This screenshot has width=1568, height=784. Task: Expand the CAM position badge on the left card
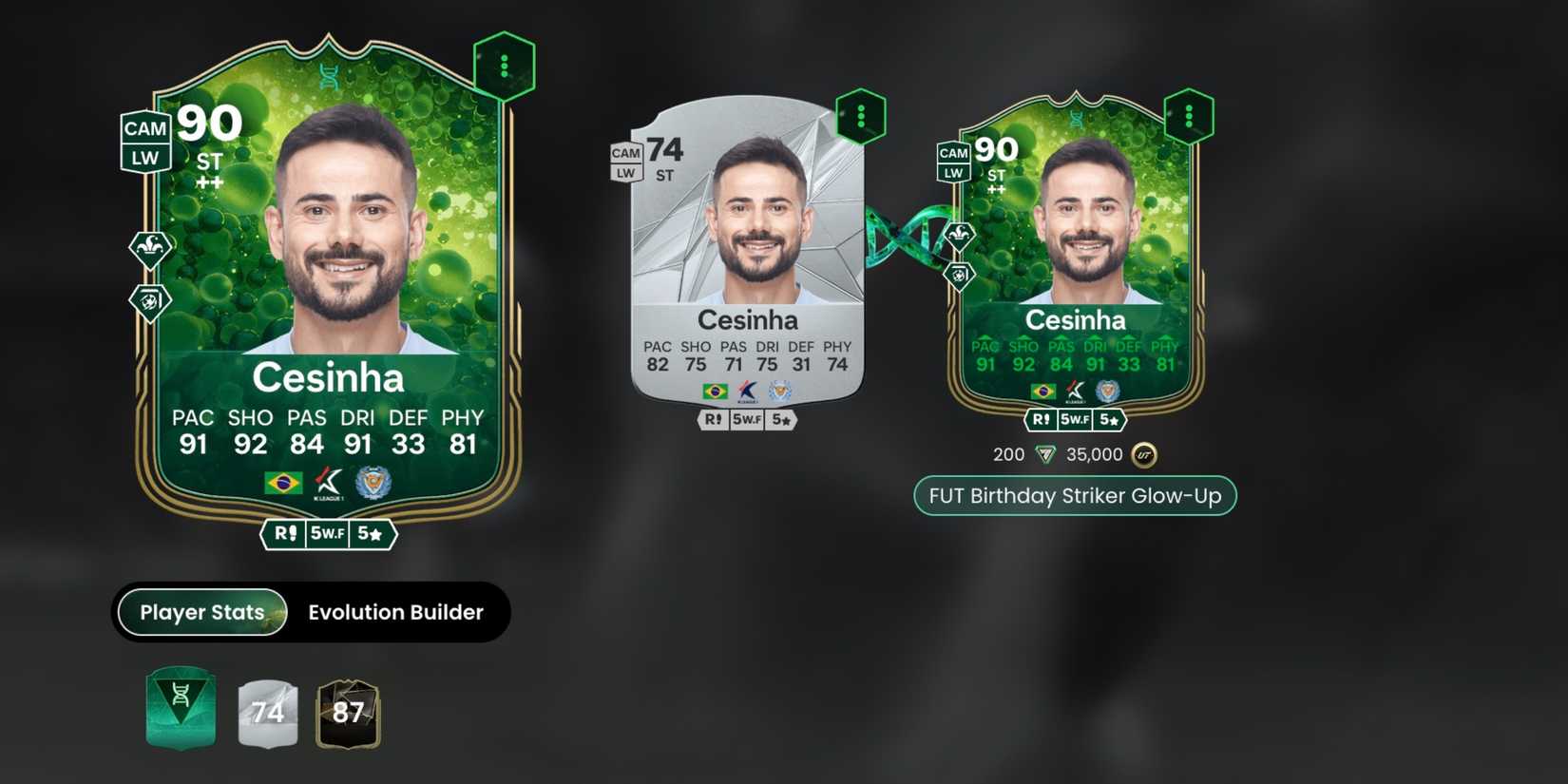(x=143, y=128)
